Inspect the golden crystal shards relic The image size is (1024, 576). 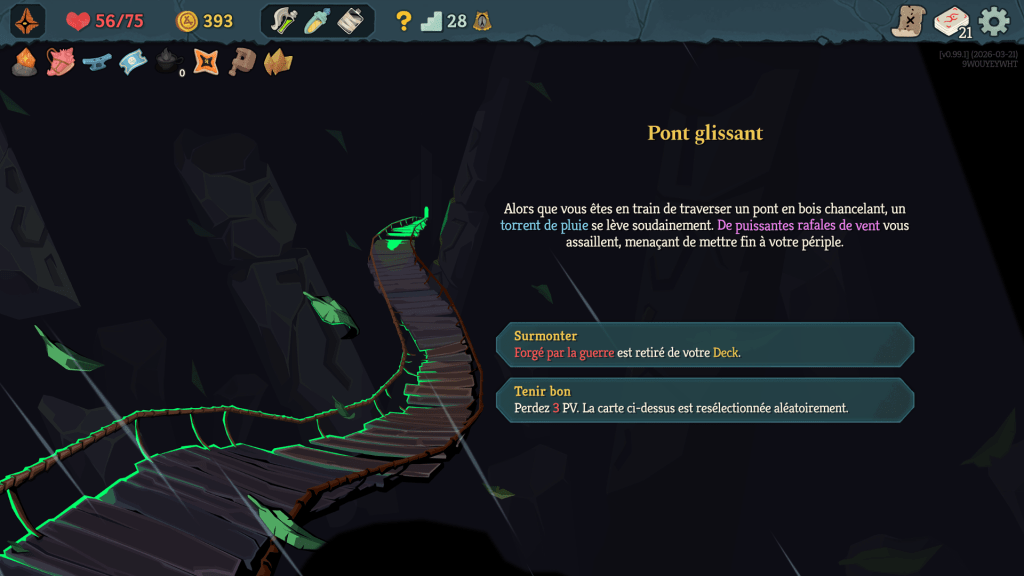tap(277, 63)
